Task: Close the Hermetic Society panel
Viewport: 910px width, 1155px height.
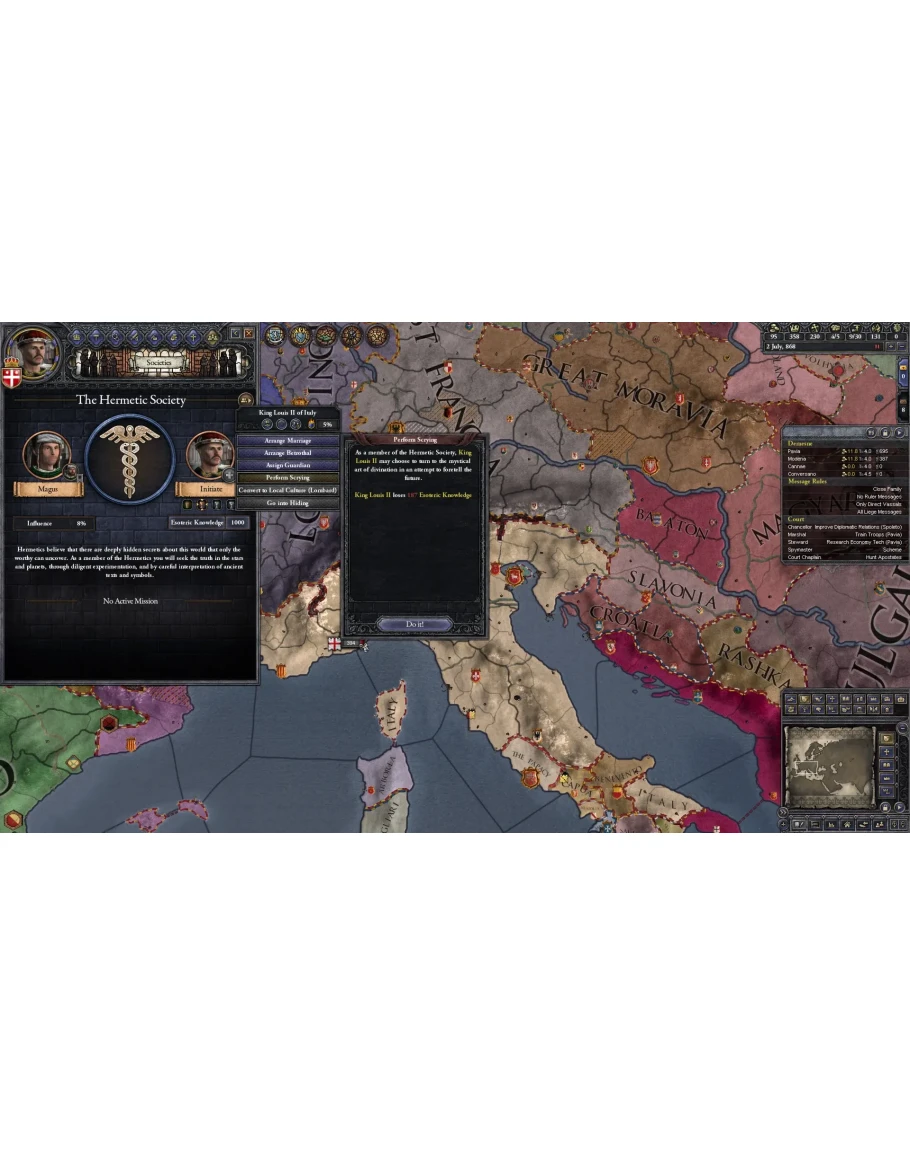Action: coord(249,333)
